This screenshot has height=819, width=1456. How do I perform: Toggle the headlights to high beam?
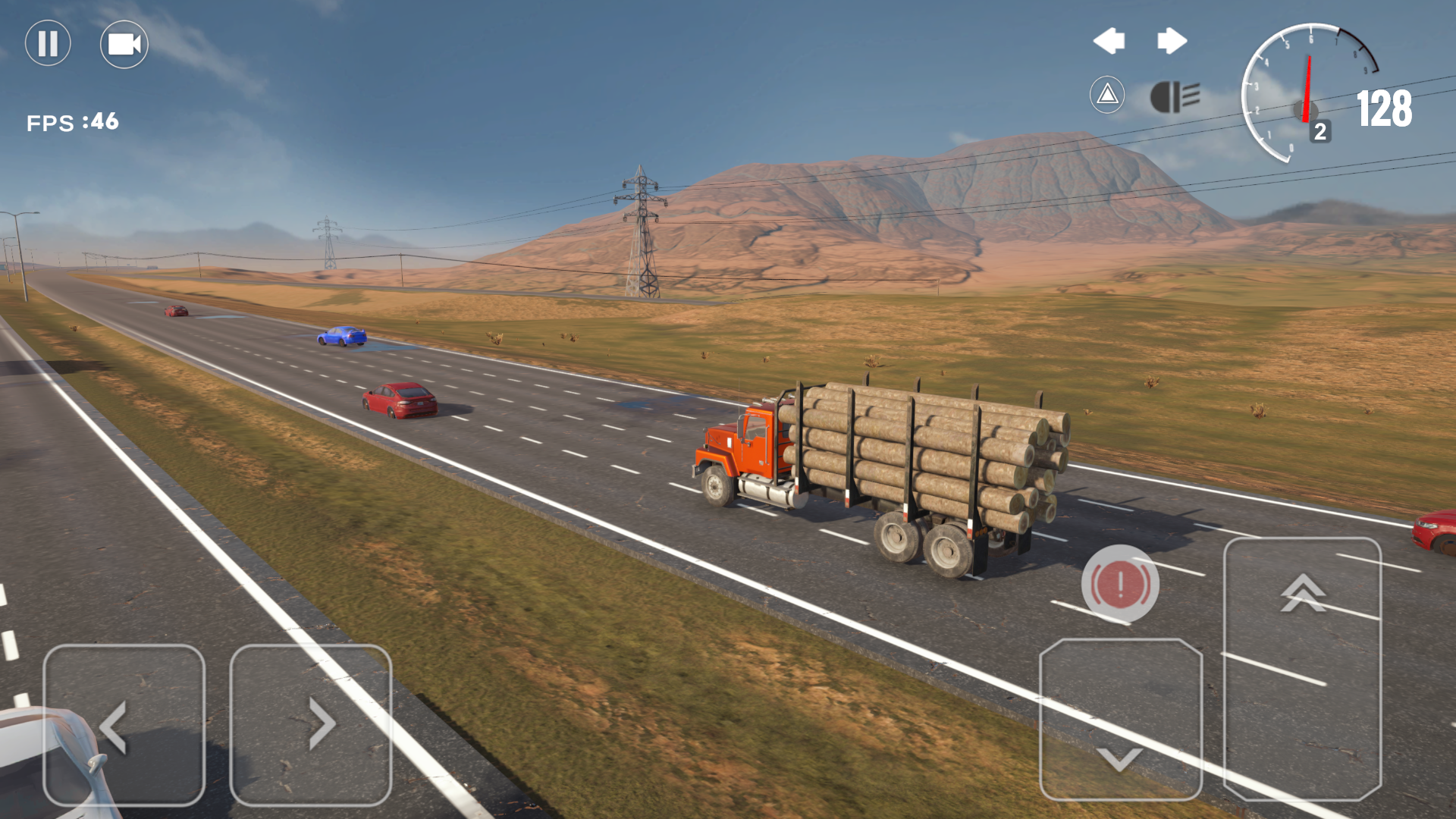point(1175,97)
